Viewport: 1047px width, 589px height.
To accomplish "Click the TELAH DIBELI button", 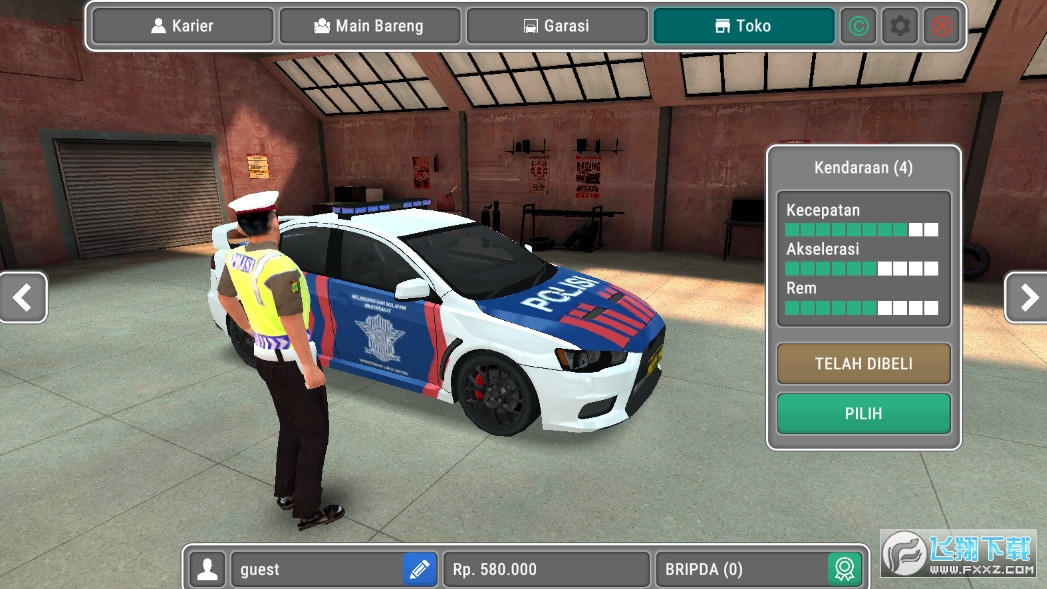I will (x=863, y=364).
